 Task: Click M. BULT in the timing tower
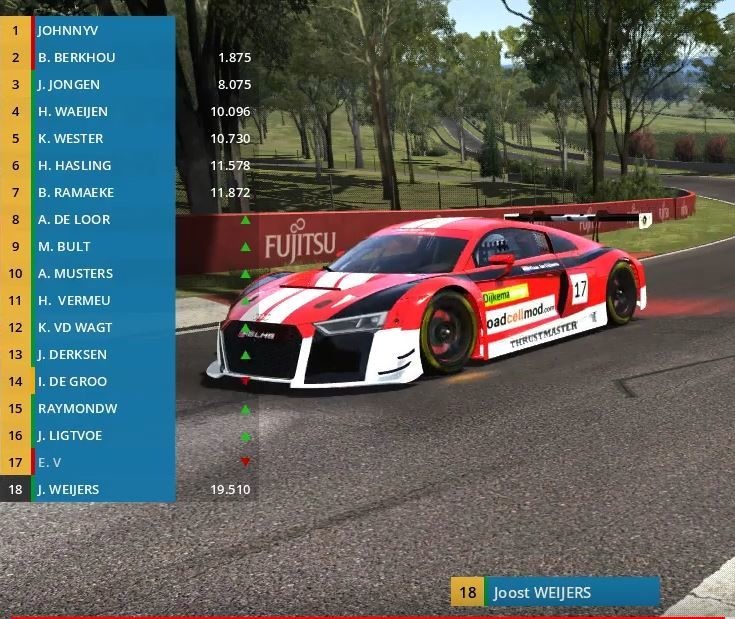[100, 246]
